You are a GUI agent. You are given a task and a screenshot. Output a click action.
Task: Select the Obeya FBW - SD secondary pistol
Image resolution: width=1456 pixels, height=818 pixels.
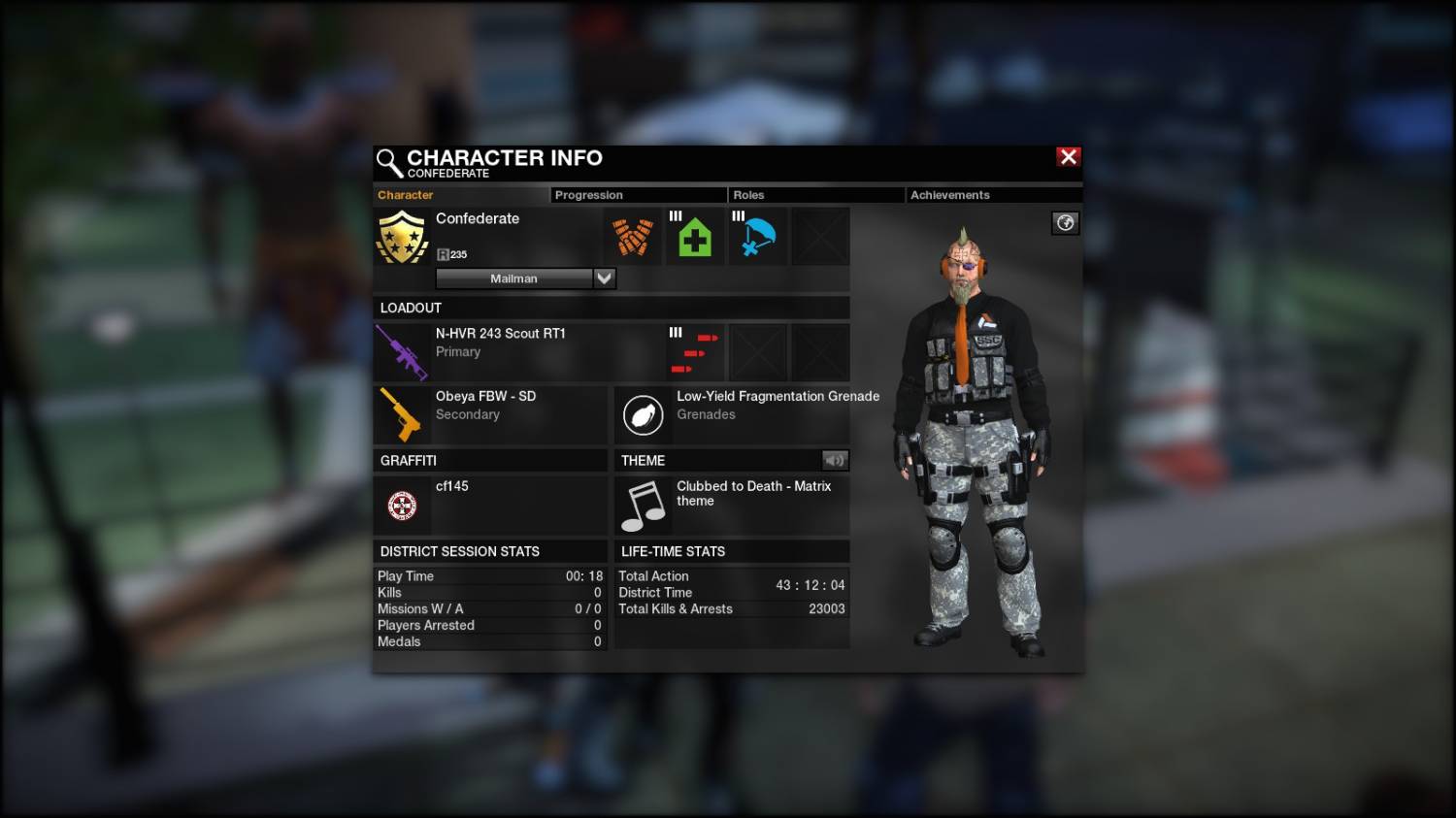(401, 414)
